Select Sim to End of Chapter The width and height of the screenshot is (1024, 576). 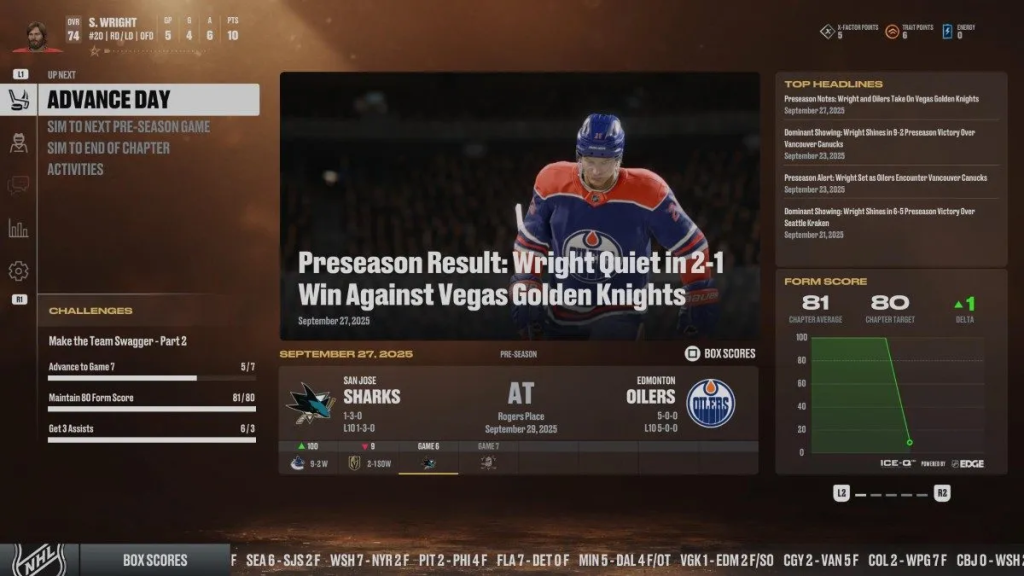click(108, 148)
